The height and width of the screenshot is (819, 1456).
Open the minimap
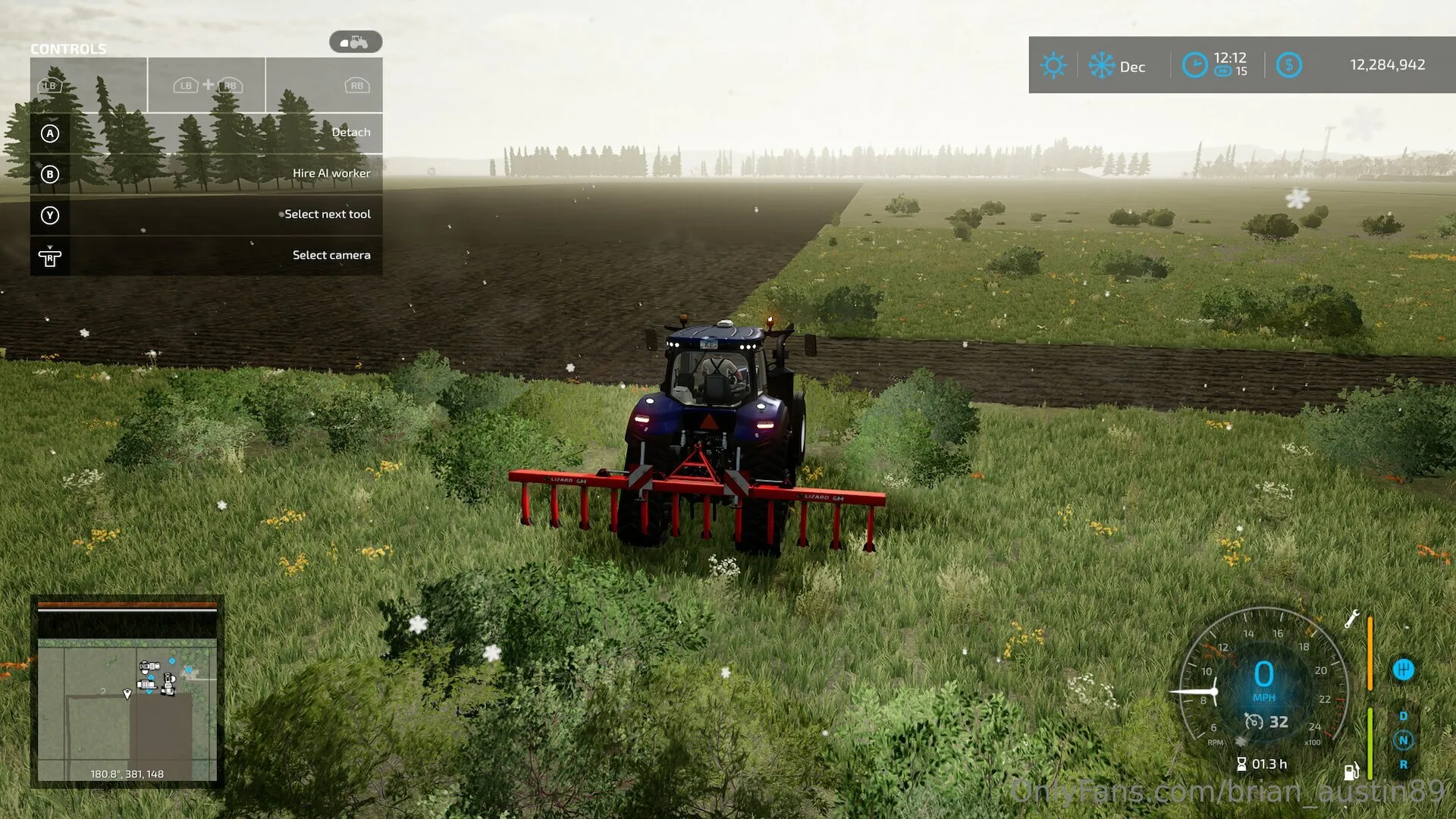(x=127, y=692)
